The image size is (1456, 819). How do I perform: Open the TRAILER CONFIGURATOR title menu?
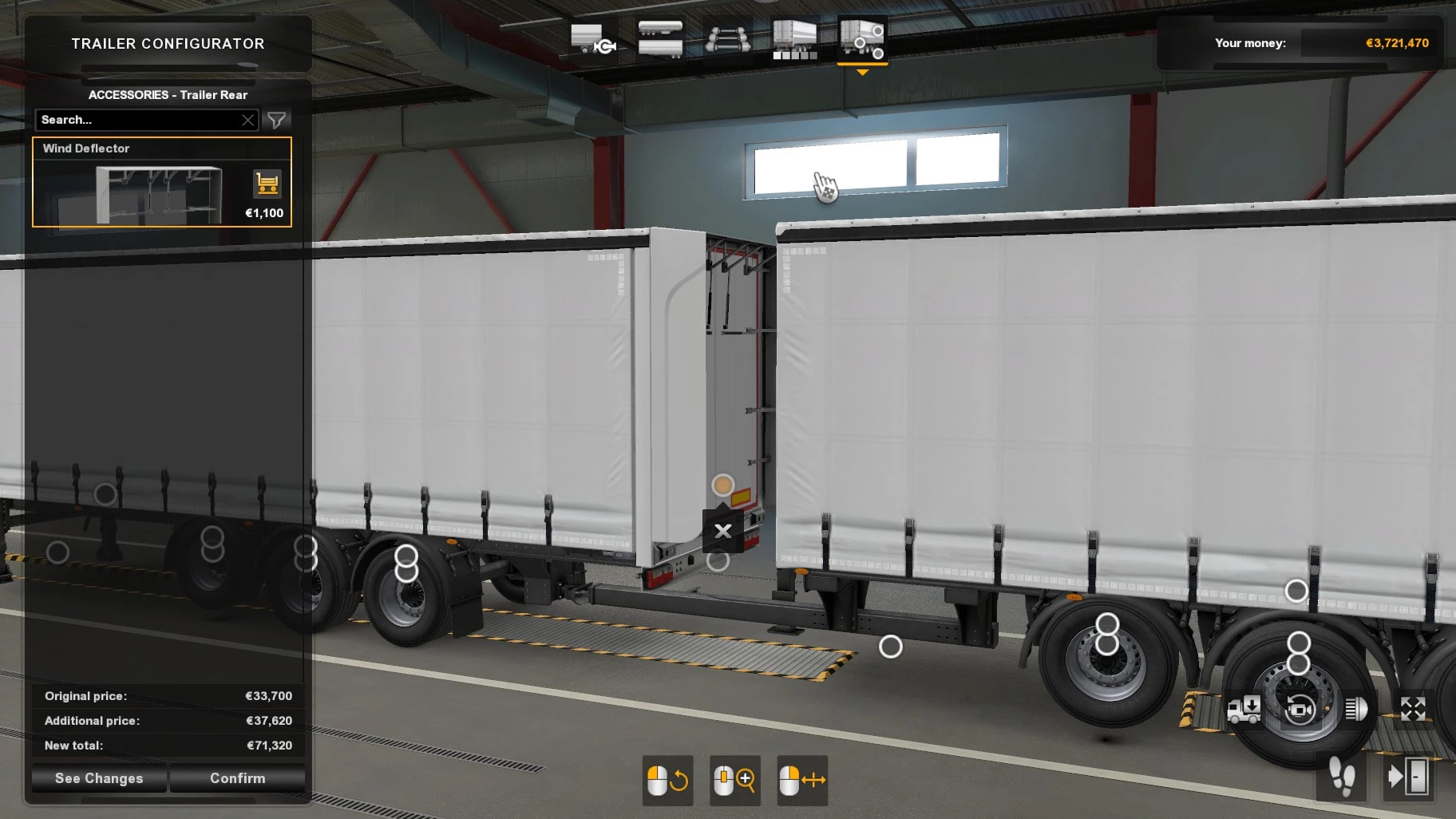point(168,44)
